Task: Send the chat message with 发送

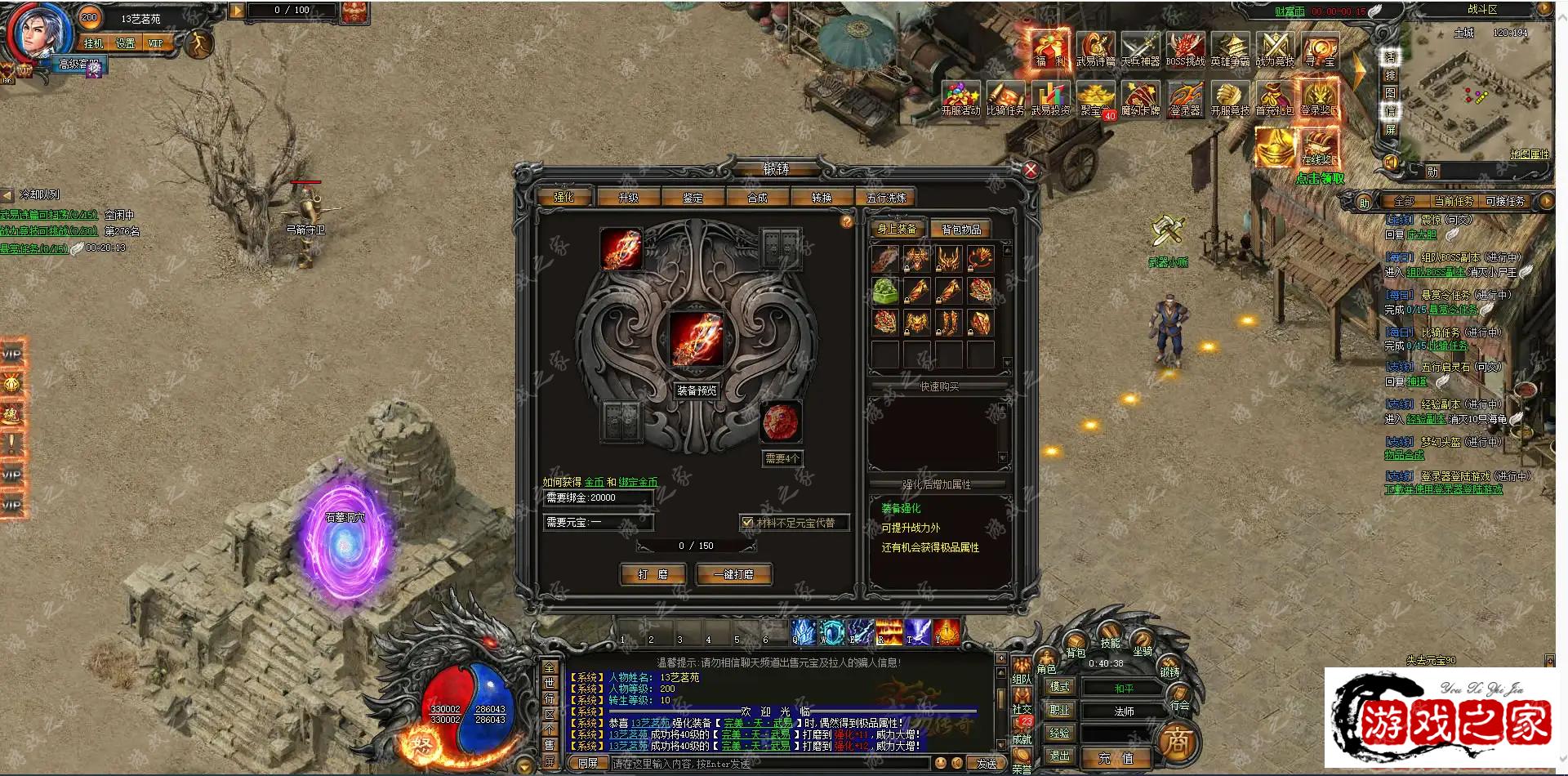Action: (987, 764)
